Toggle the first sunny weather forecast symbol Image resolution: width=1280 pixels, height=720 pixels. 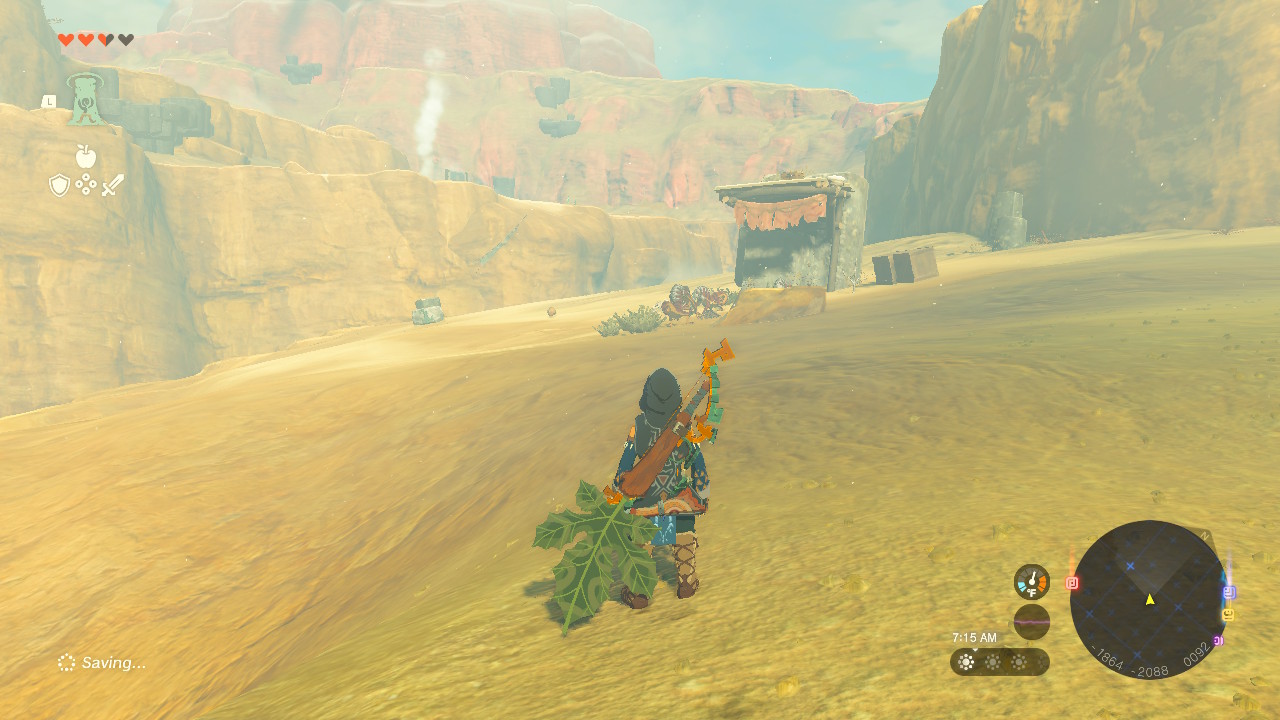pyautogui.click(x=965, y=661)
